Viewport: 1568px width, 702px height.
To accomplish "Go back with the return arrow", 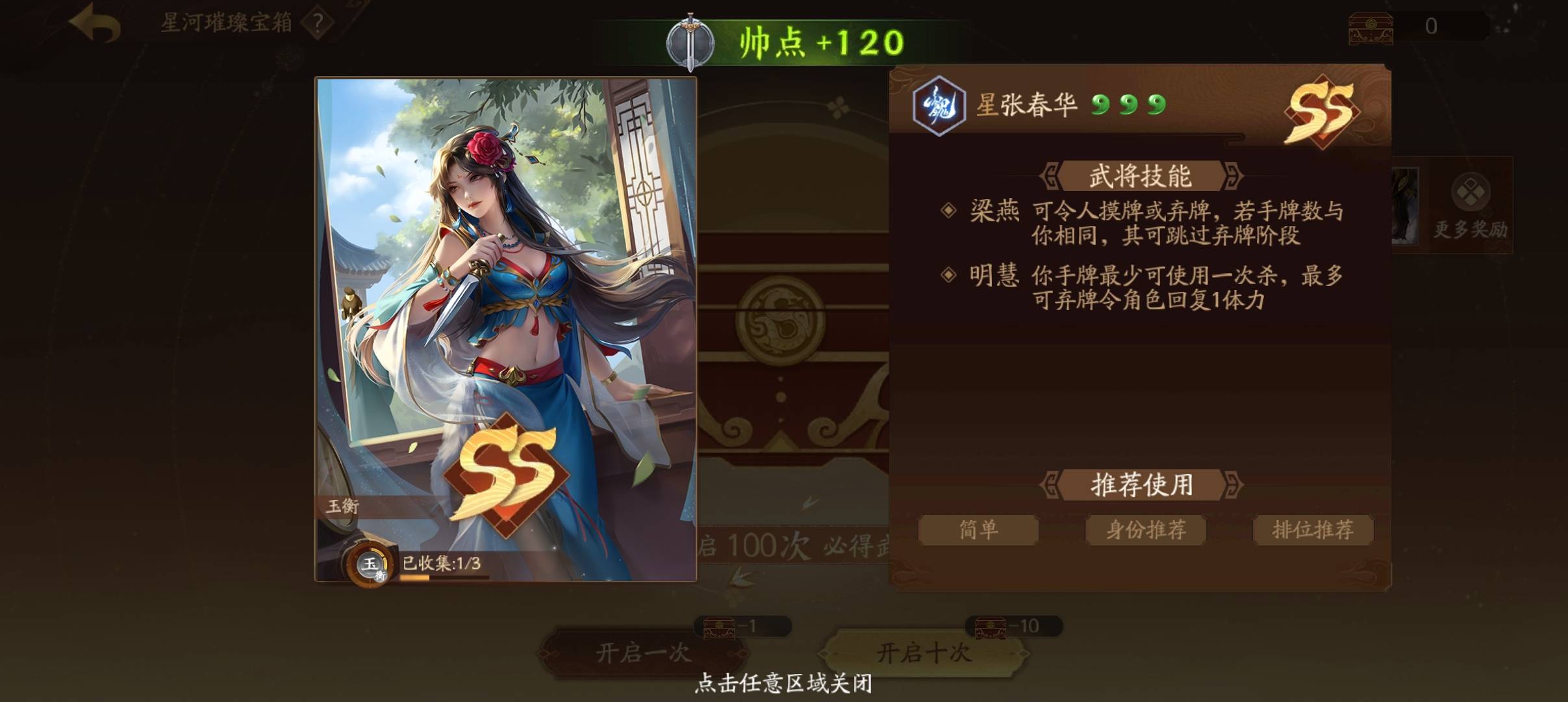I will 95,24.
